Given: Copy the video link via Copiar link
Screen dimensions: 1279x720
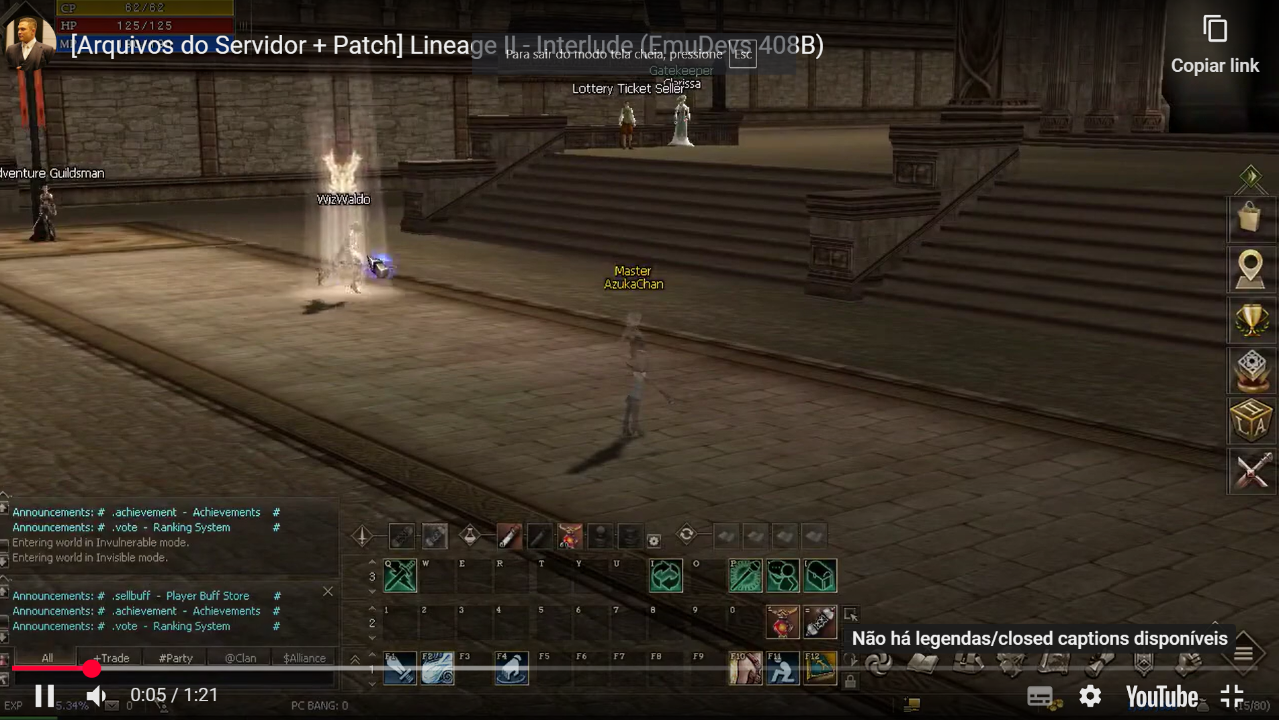Looking at the screenshot, I should point(1215,45).
